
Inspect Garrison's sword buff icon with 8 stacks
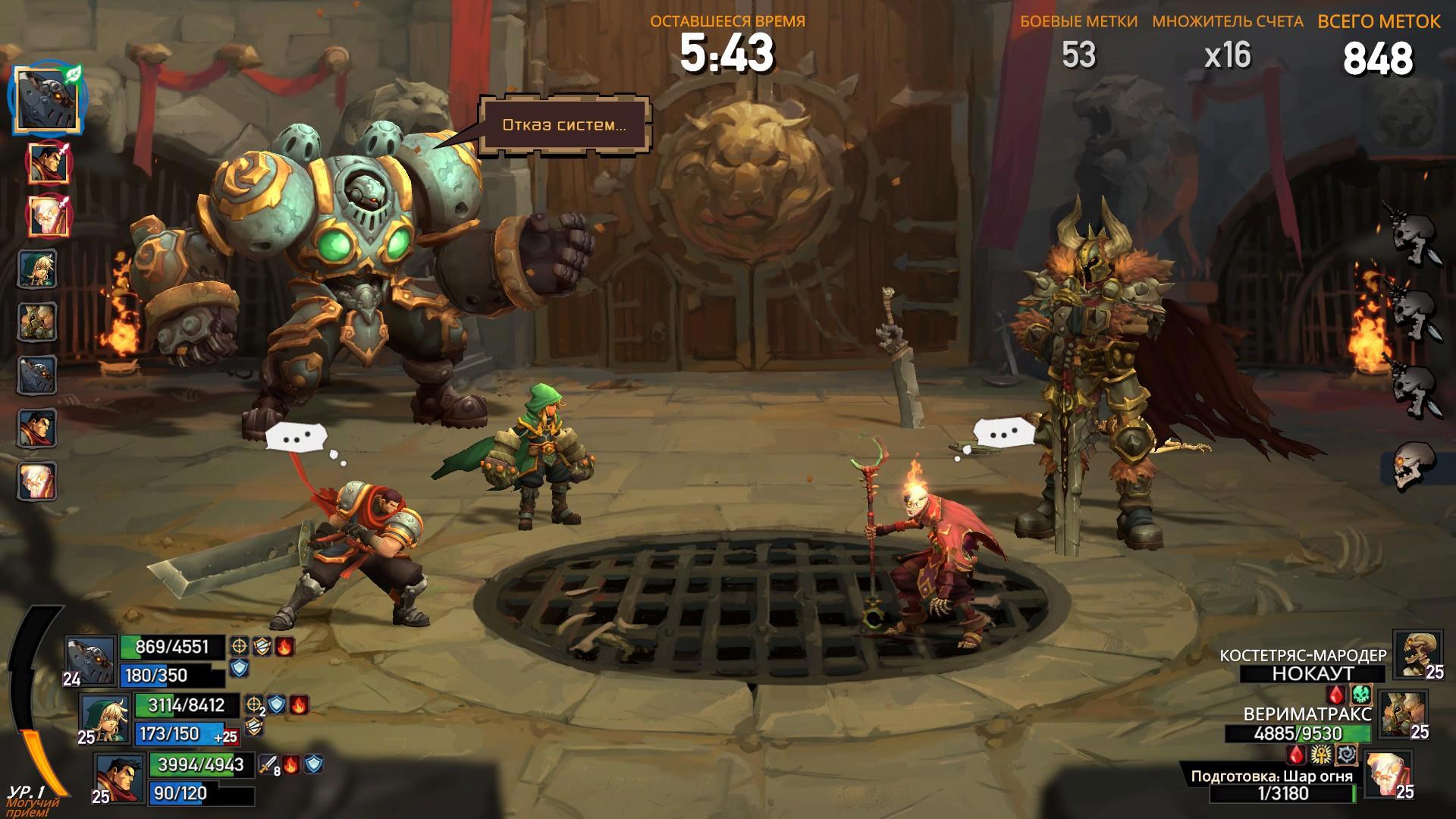coord(269,764)
